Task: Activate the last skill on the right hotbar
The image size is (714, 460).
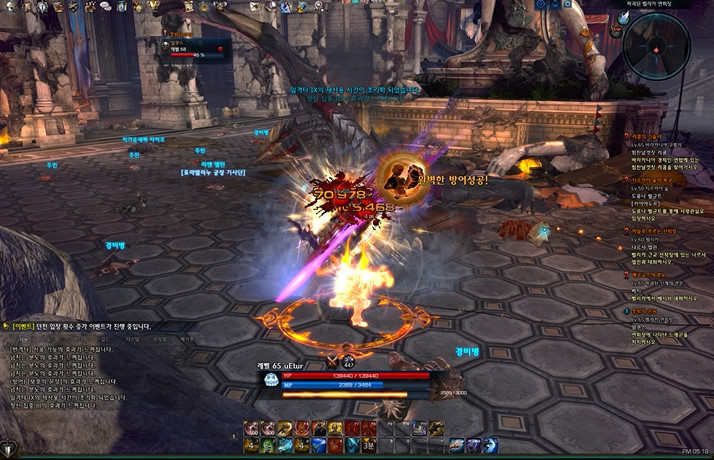Action: click(490, 445)
